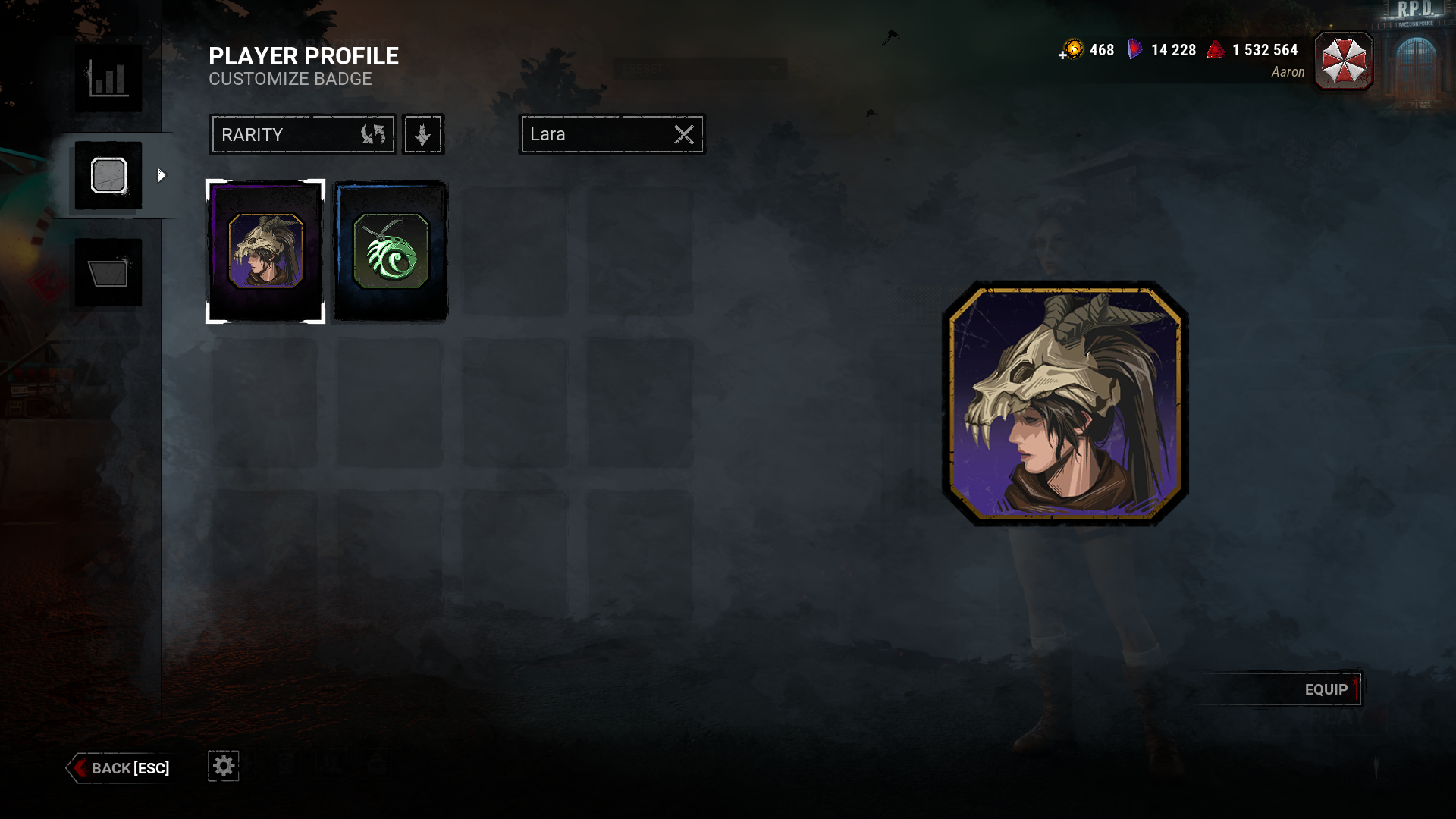Select the skull headdress Lara badge
The image size is (1456, 819).
(264, 250)
